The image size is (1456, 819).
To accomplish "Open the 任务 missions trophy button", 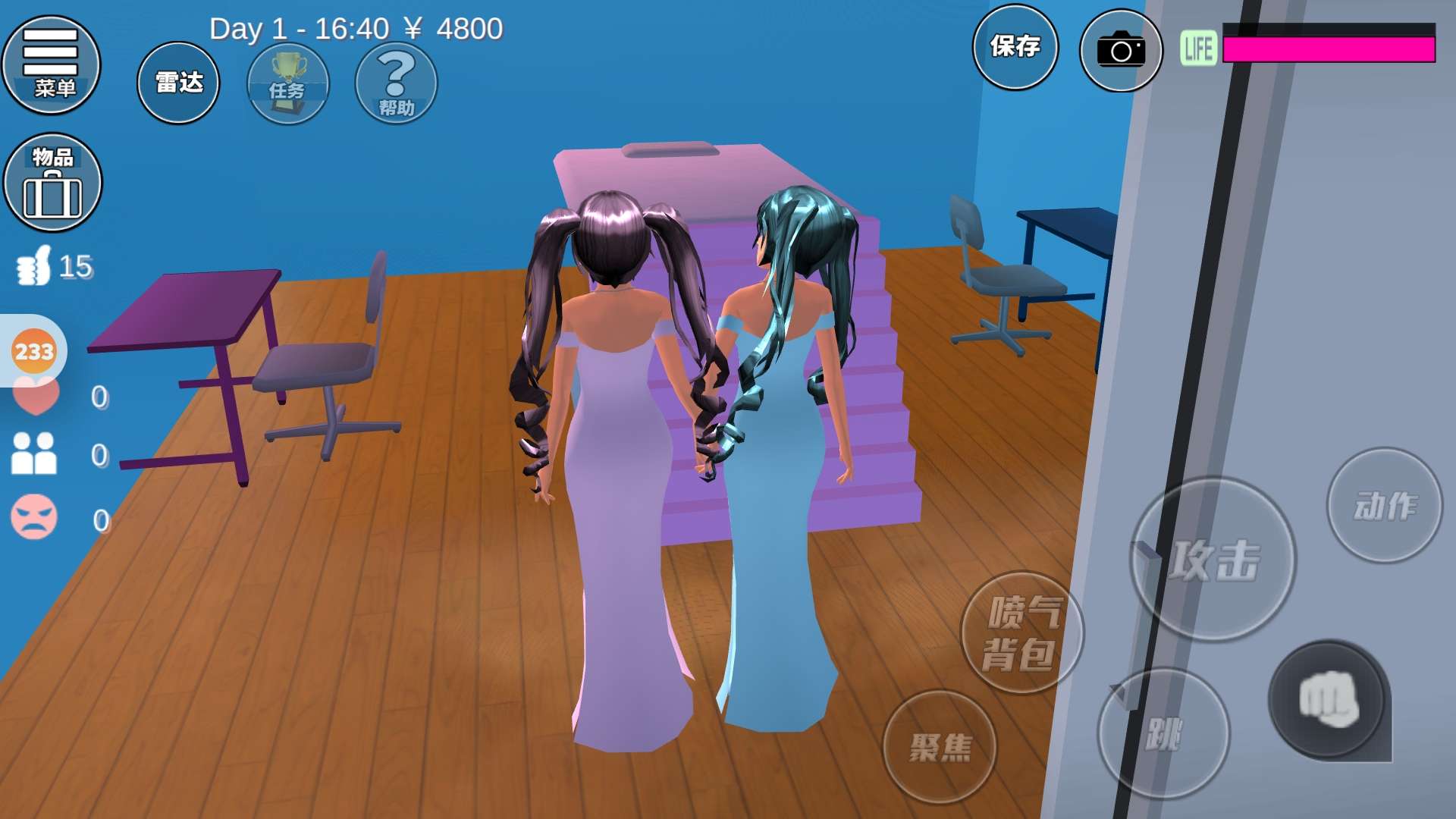I will click(288, 83).
